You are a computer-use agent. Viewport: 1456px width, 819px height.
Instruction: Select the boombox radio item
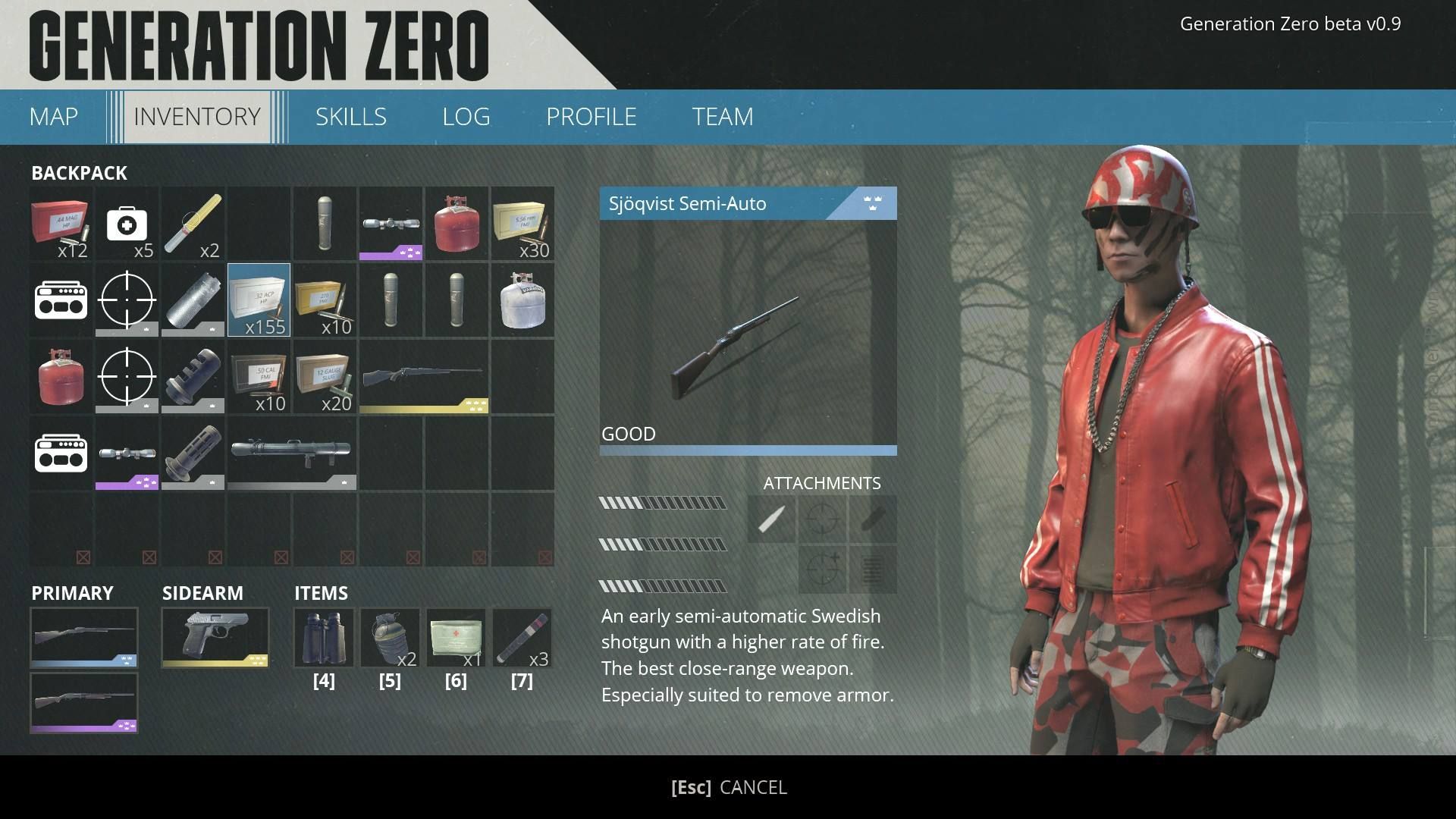click(60, 300)
